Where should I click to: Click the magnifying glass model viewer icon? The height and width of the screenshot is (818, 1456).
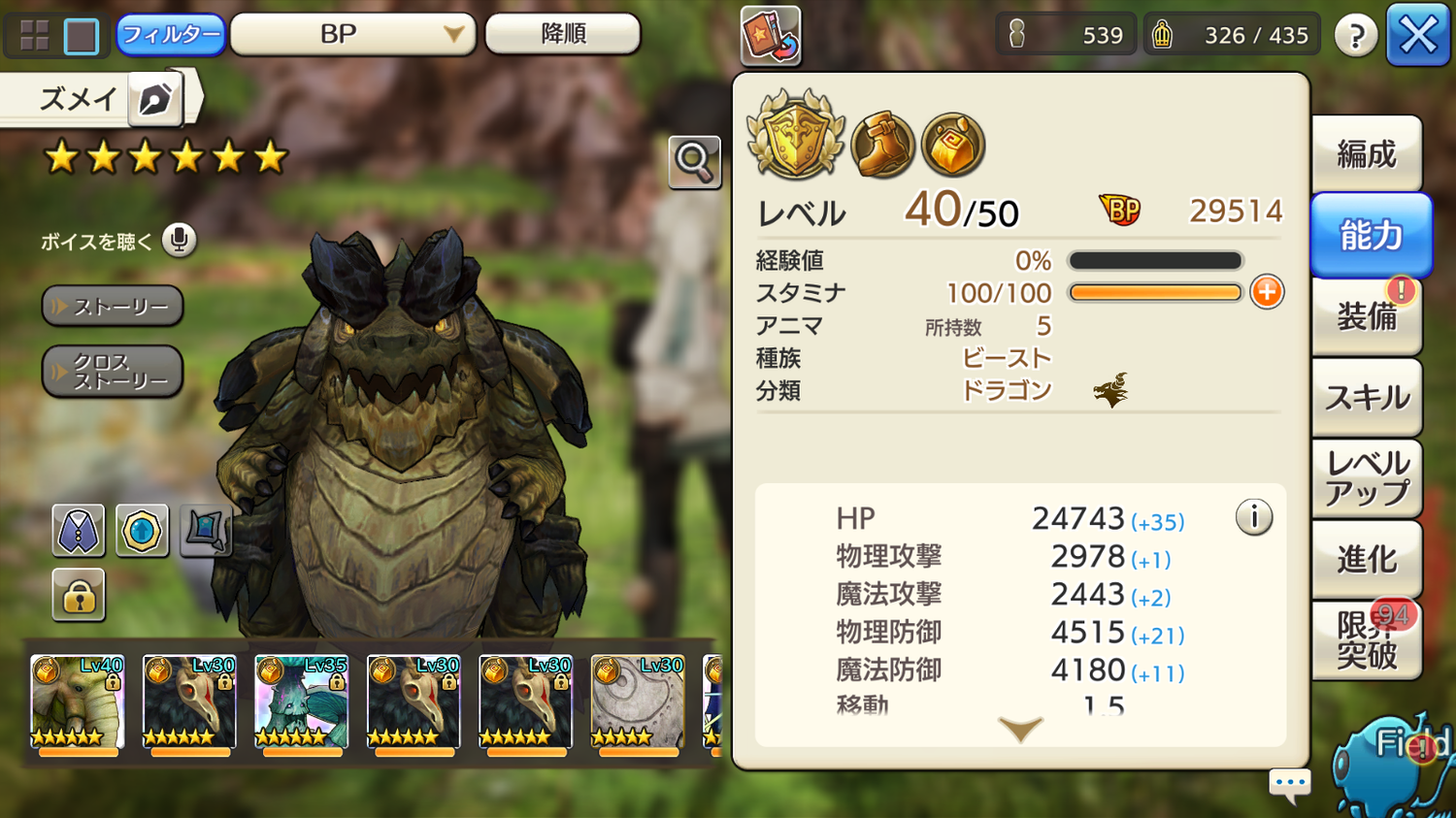pos(694,162)
